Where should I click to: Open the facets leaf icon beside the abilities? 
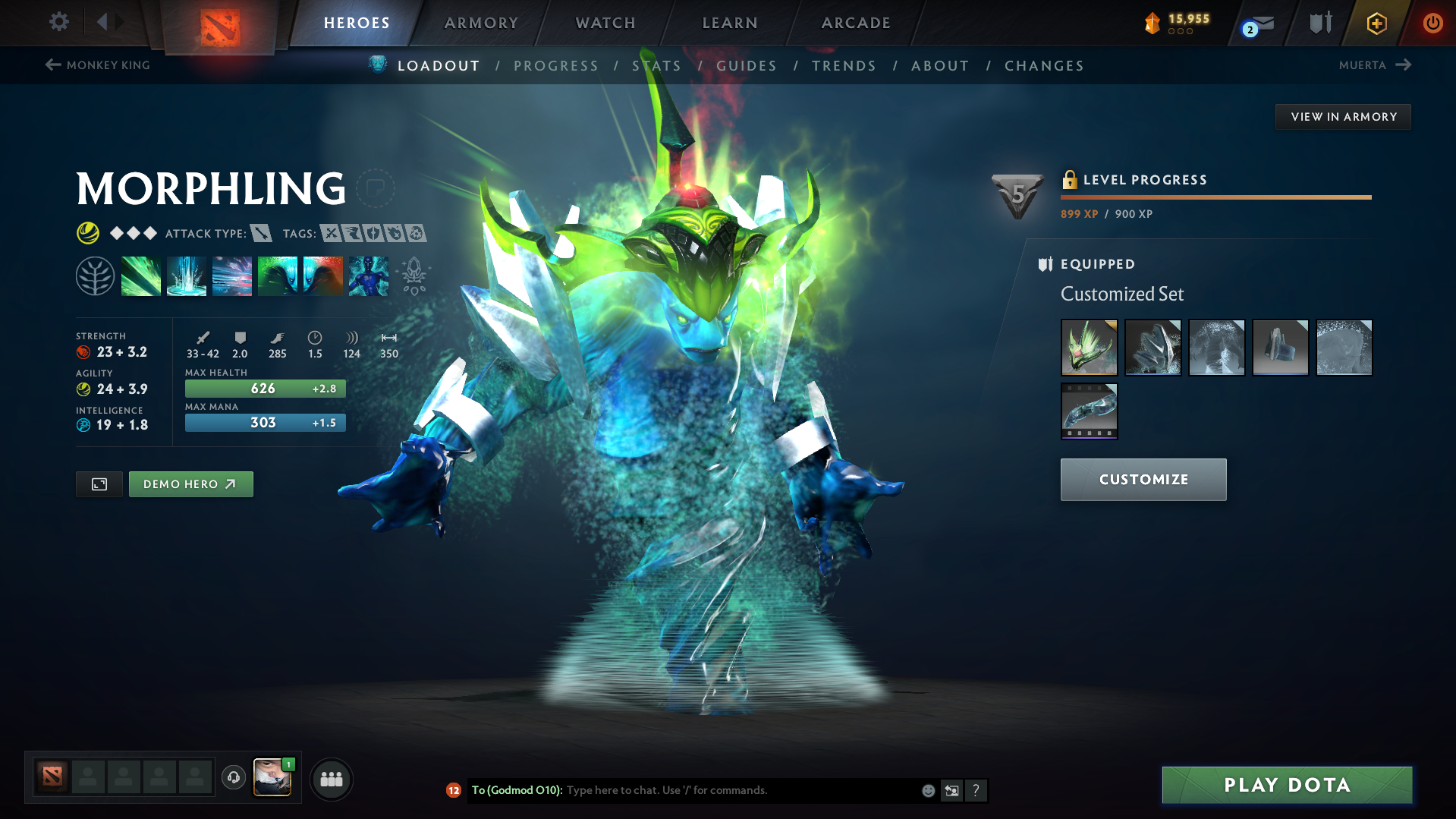[96, 276]
